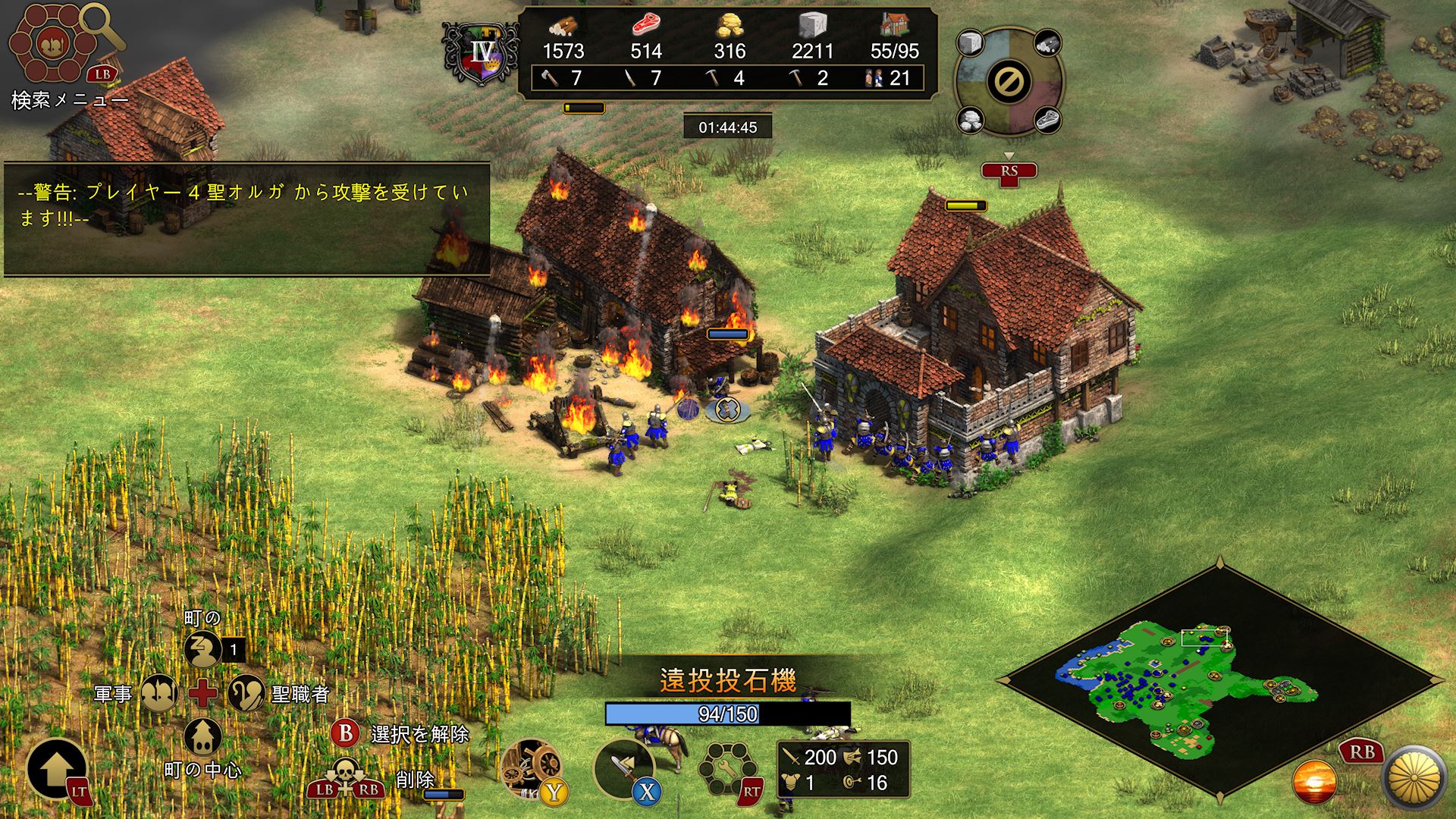Activate the sword attack-move command

tap(623, 767)
